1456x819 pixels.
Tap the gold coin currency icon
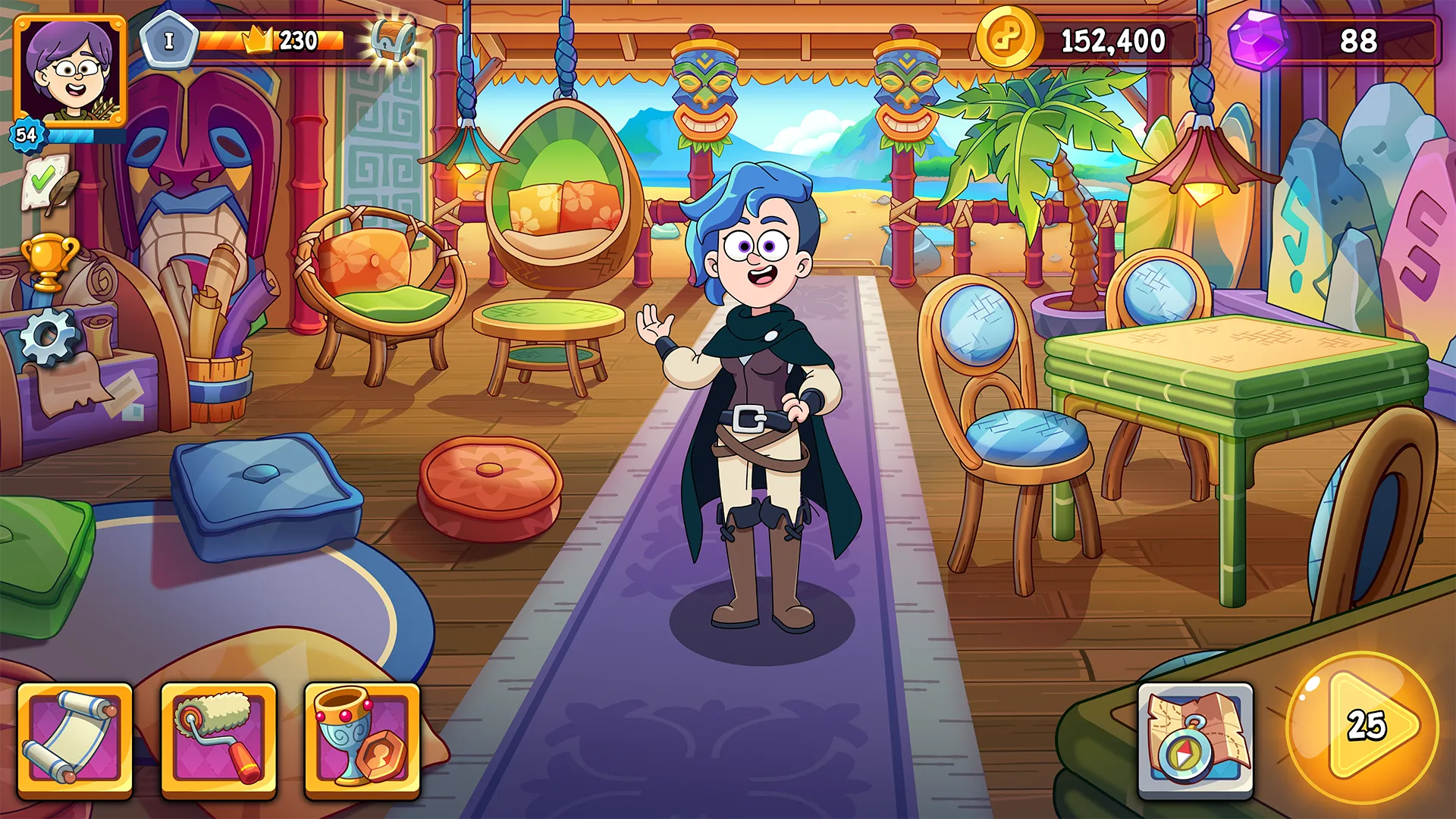coord(1008,39)
